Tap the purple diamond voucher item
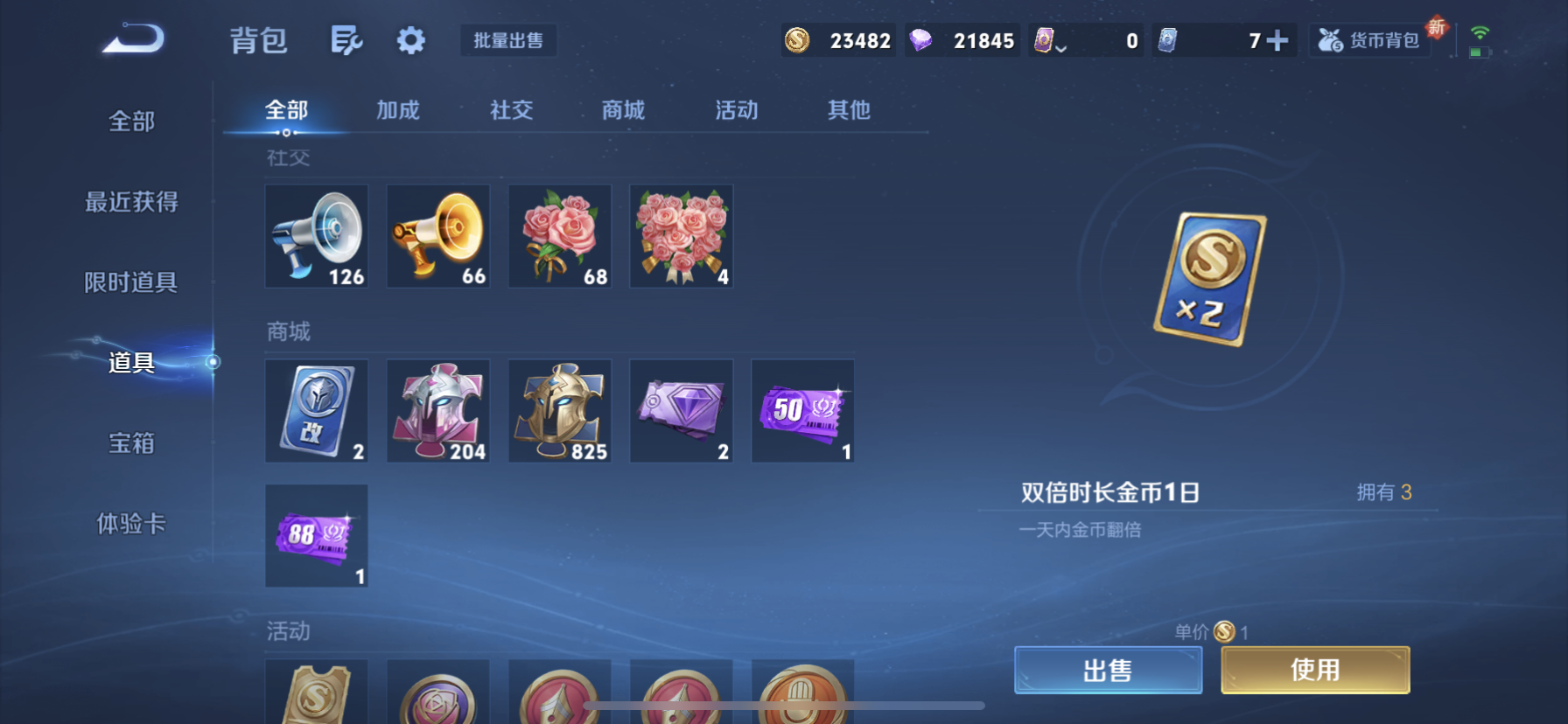The image size is (1568, 724). tap(681, 410)
